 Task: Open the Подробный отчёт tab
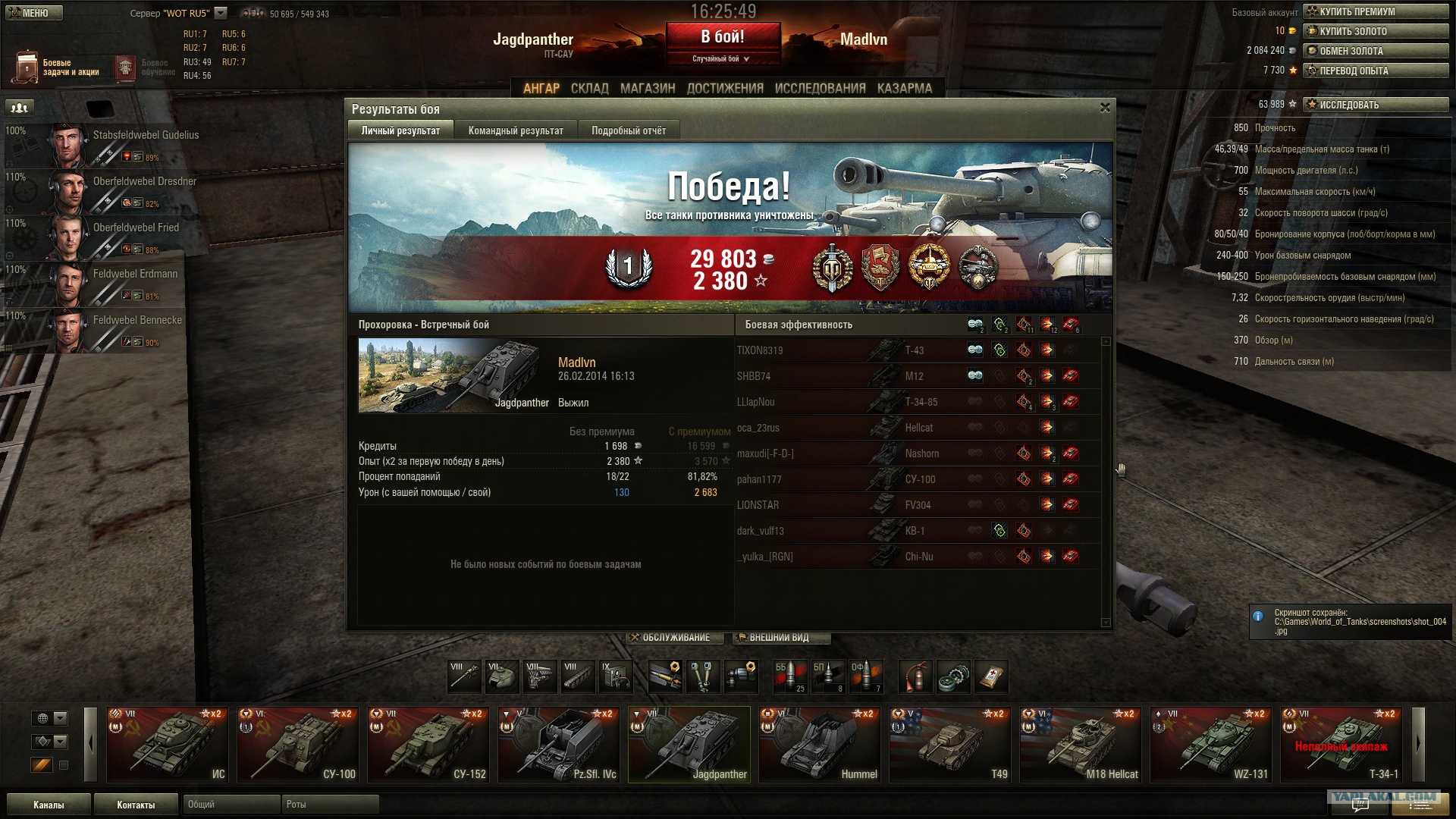coord(629,130)
